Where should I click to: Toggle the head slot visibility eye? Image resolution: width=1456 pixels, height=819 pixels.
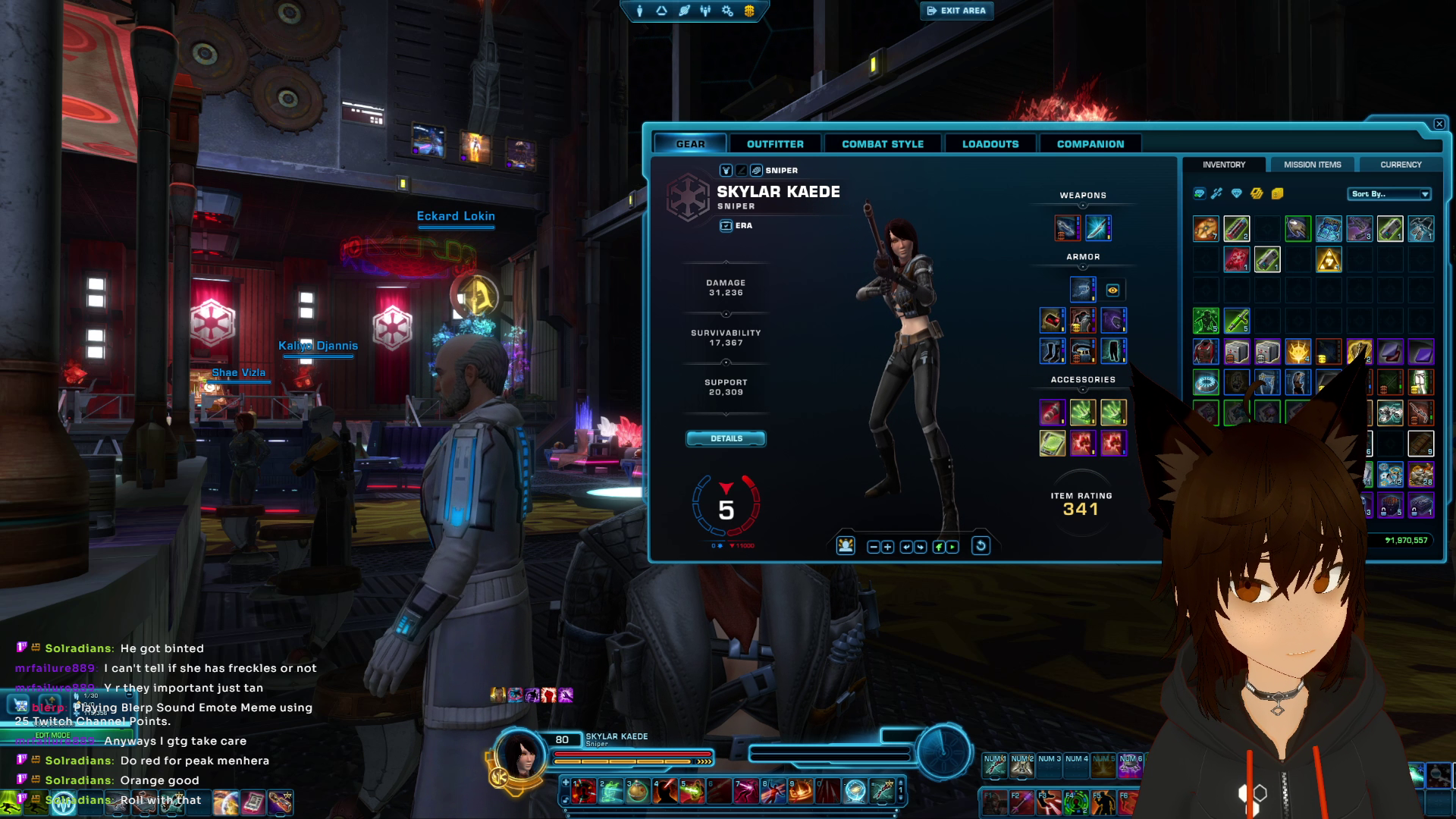[1112, 290]
